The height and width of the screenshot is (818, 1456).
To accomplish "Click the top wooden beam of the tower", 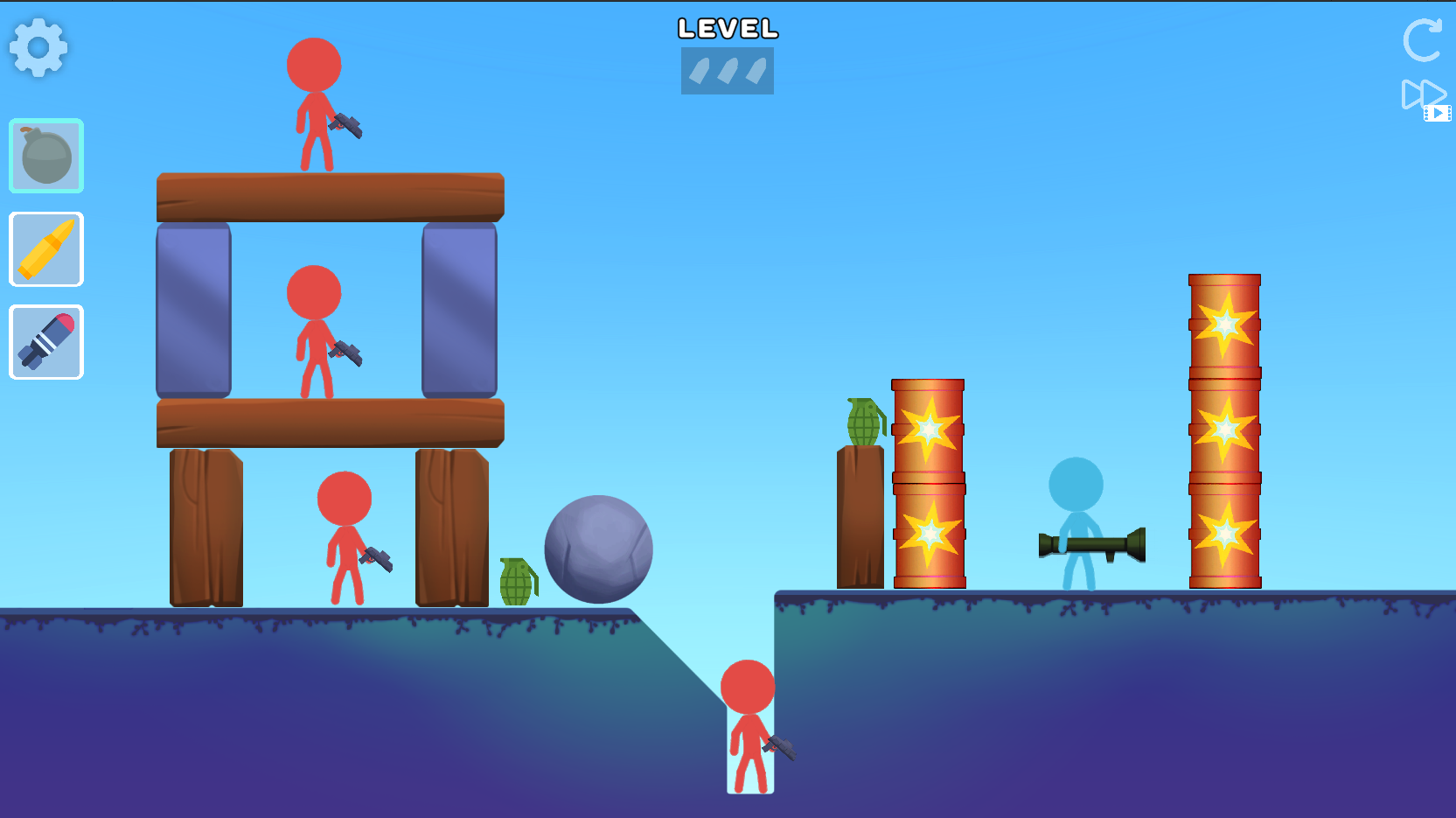I will point(331,197).
